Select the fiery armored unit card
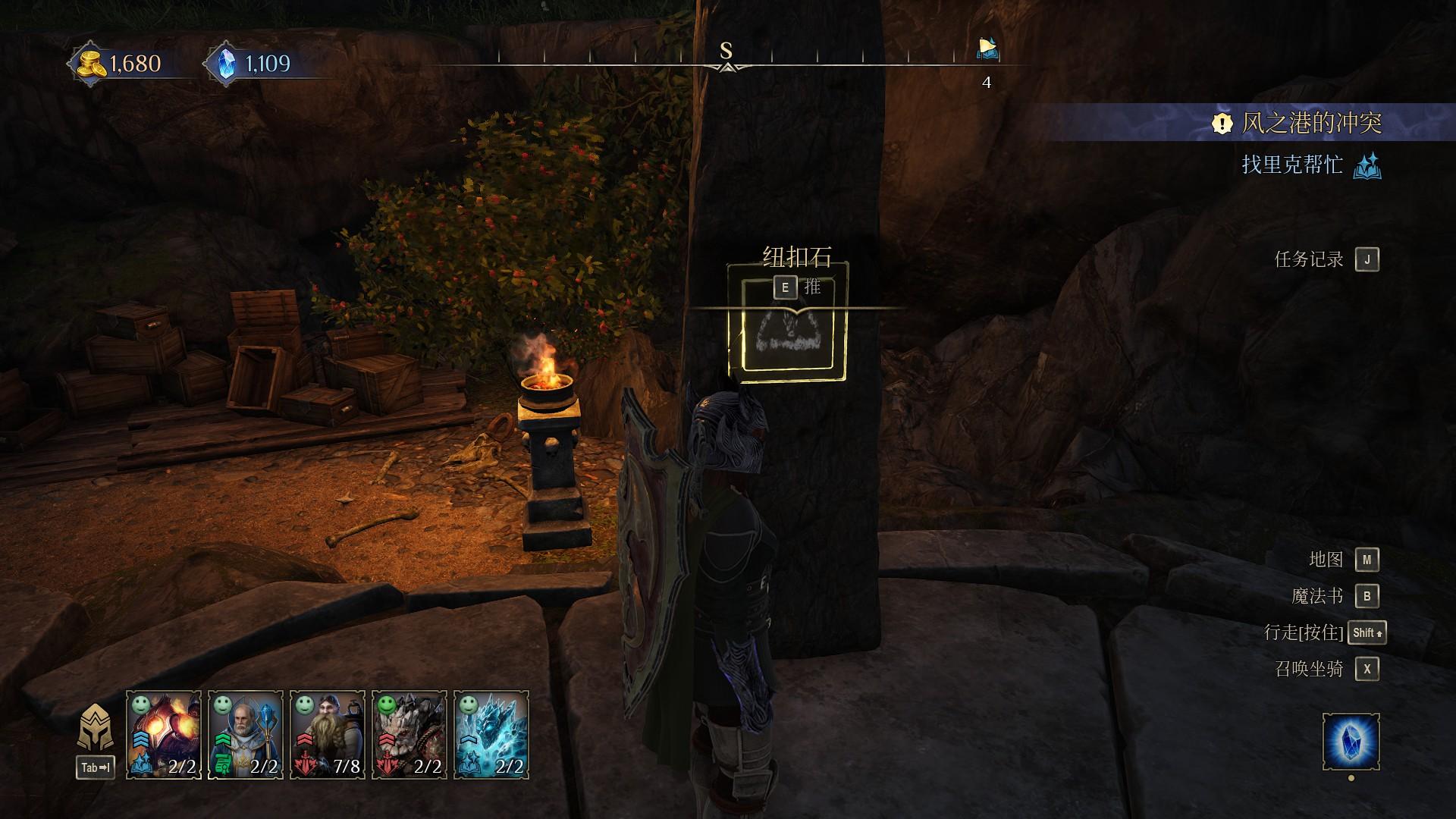Image resolution: width=1456 pixels, height=819 pixels. click(164, 734)
